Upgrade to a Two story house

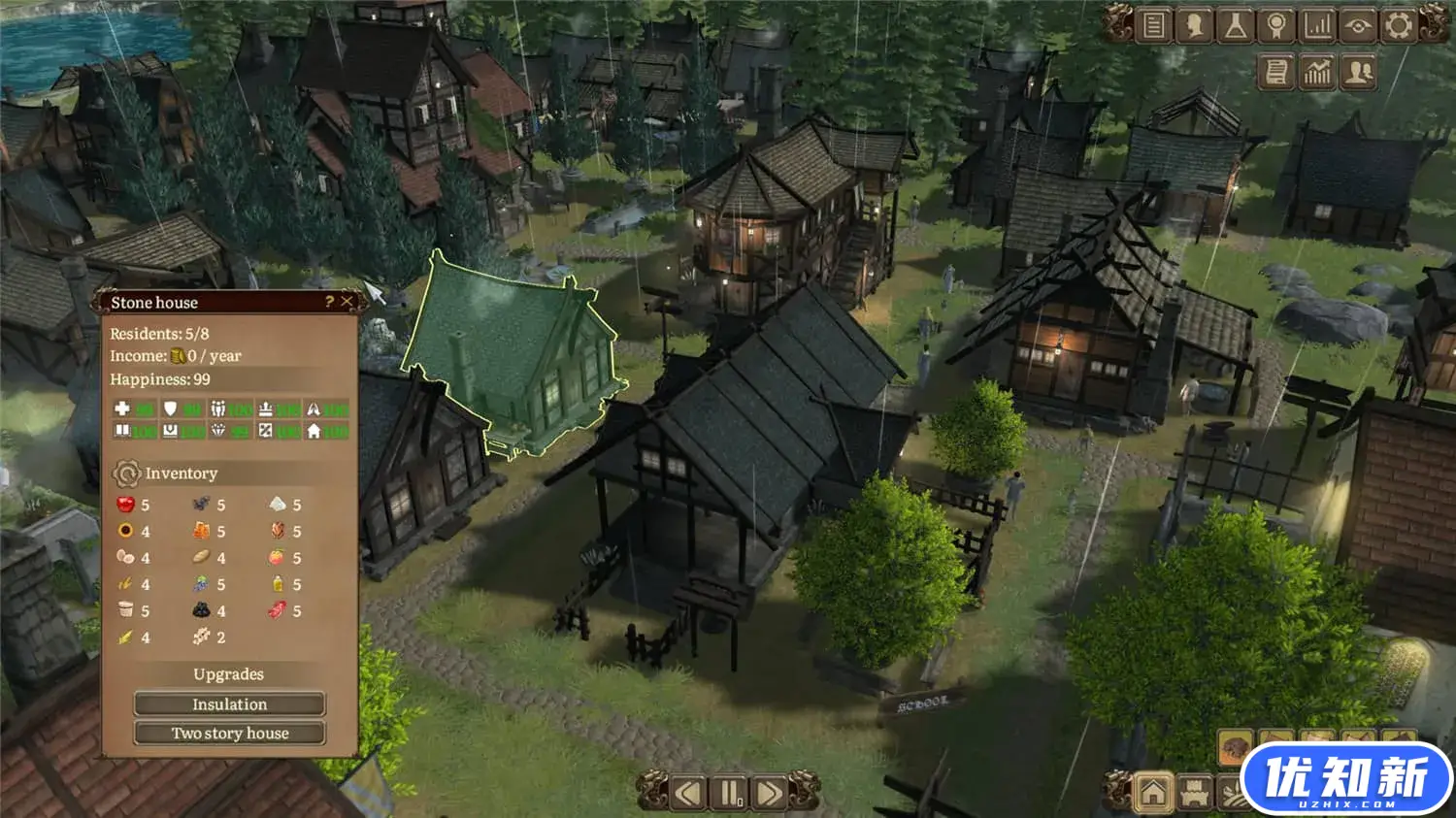[x=229, y=733]
